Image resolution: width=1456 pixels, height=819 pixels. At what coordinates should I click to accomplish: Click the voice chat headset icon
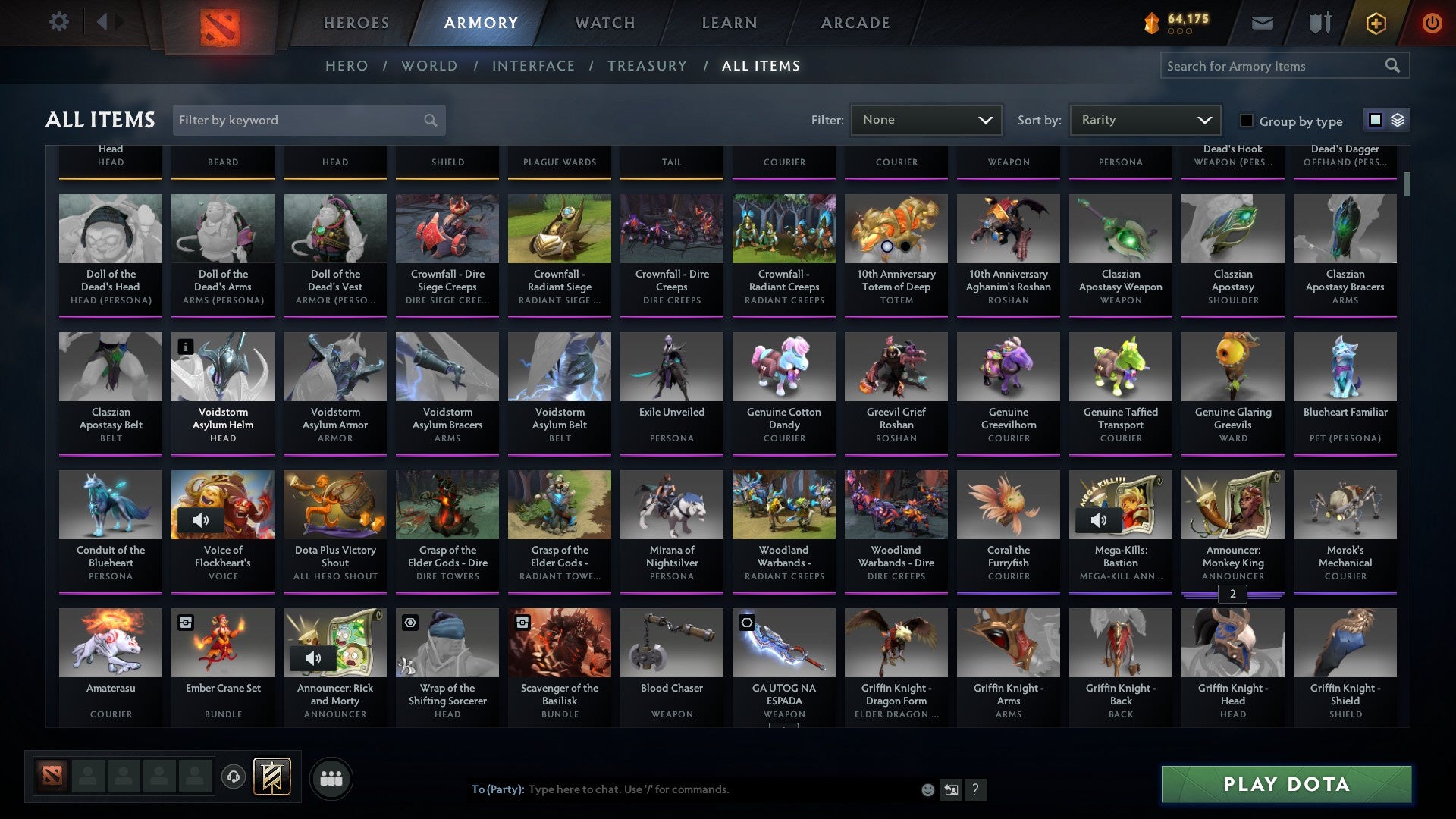coord(233,777)
